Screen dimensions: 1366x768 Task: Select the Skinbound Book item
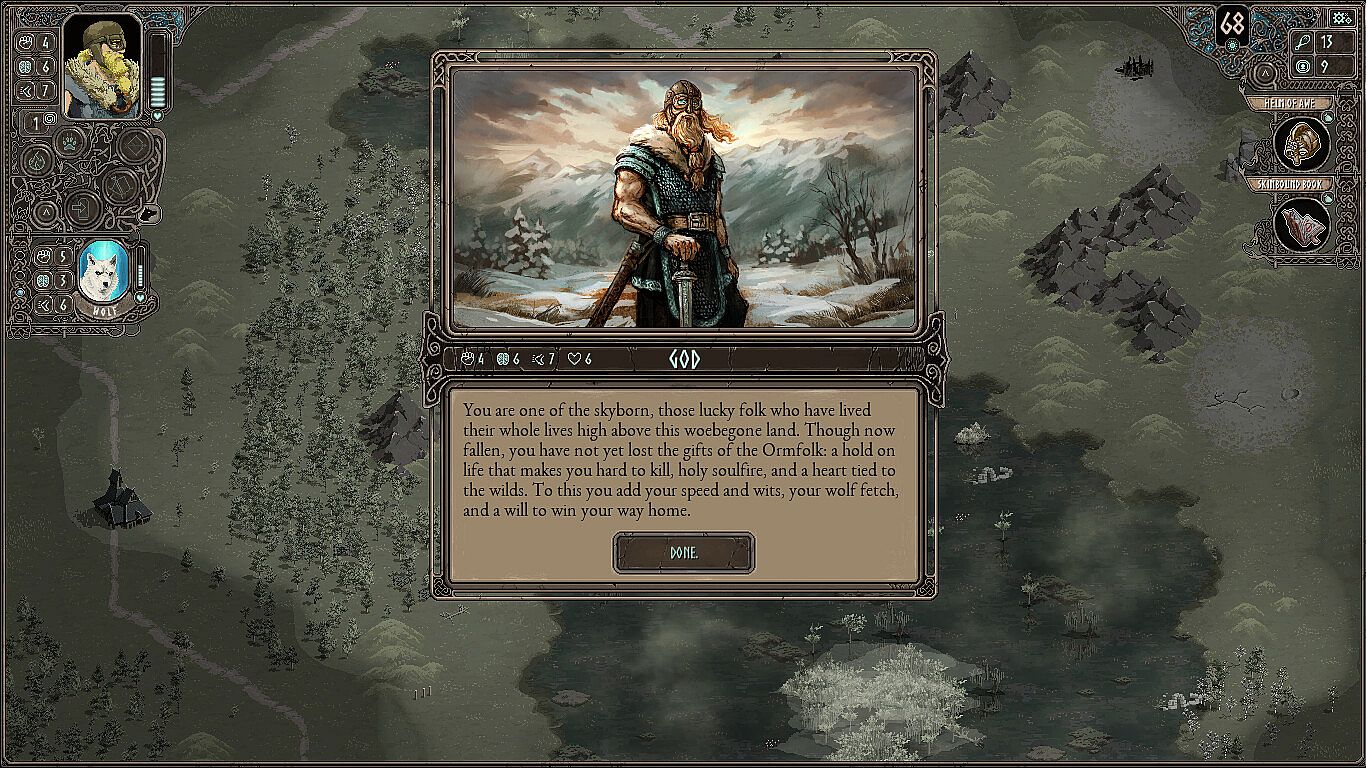(x=1301, y=222)
